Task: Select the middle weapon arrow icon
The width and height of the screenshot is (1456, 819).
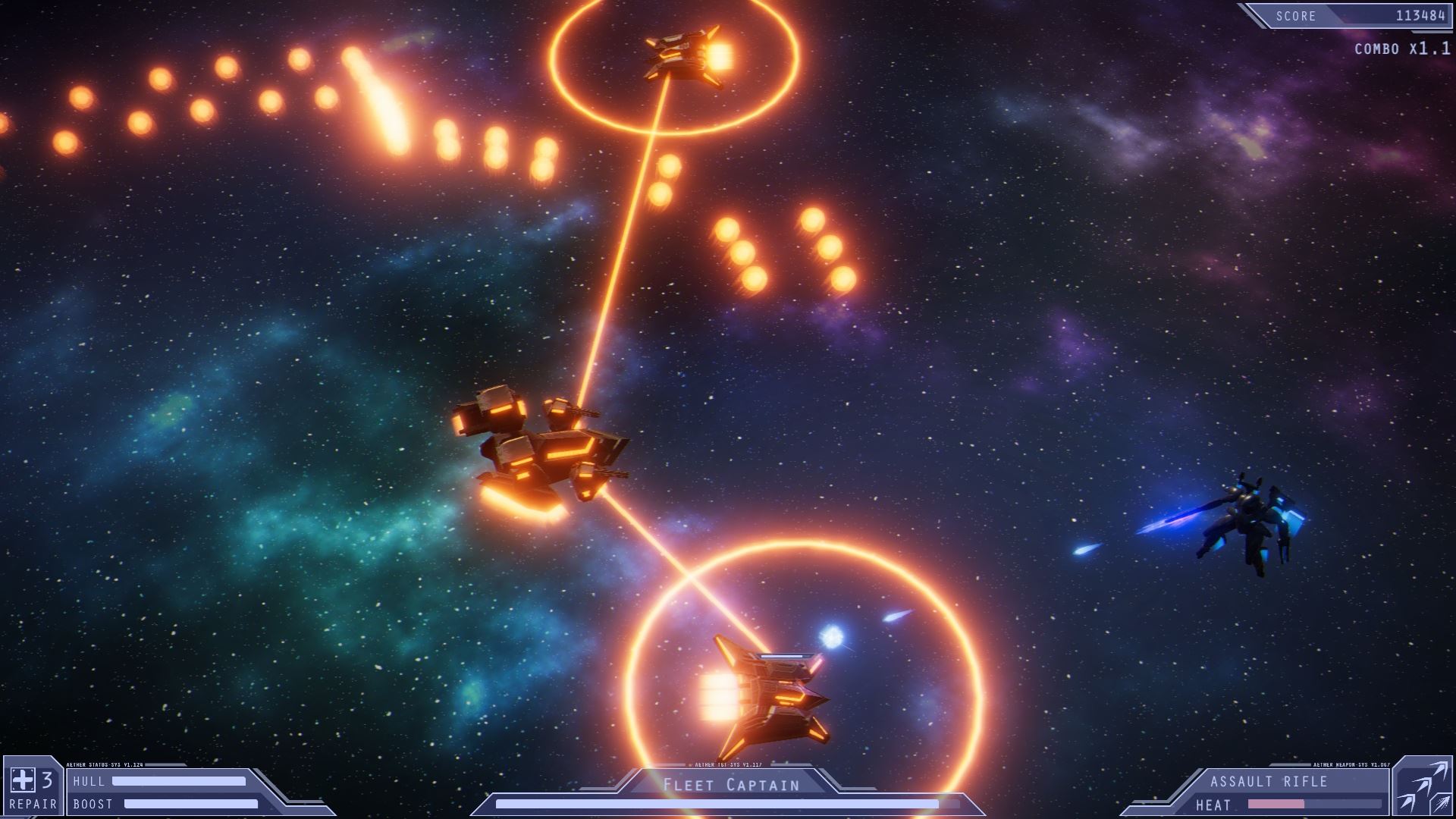Action: [1424, 786]
